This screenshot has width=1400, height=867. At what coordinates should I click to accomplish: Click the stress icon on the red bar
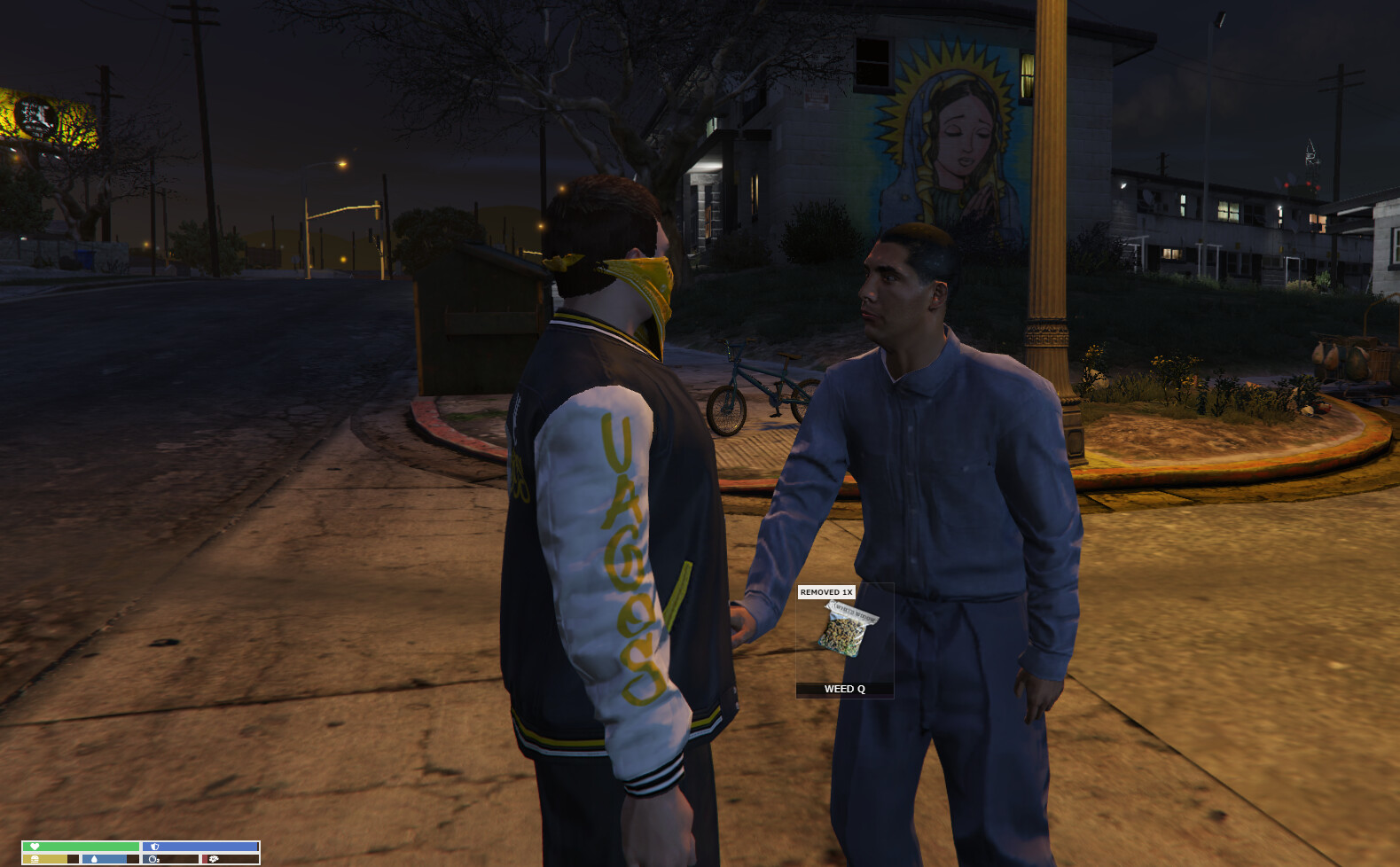(x=215, y=859)
